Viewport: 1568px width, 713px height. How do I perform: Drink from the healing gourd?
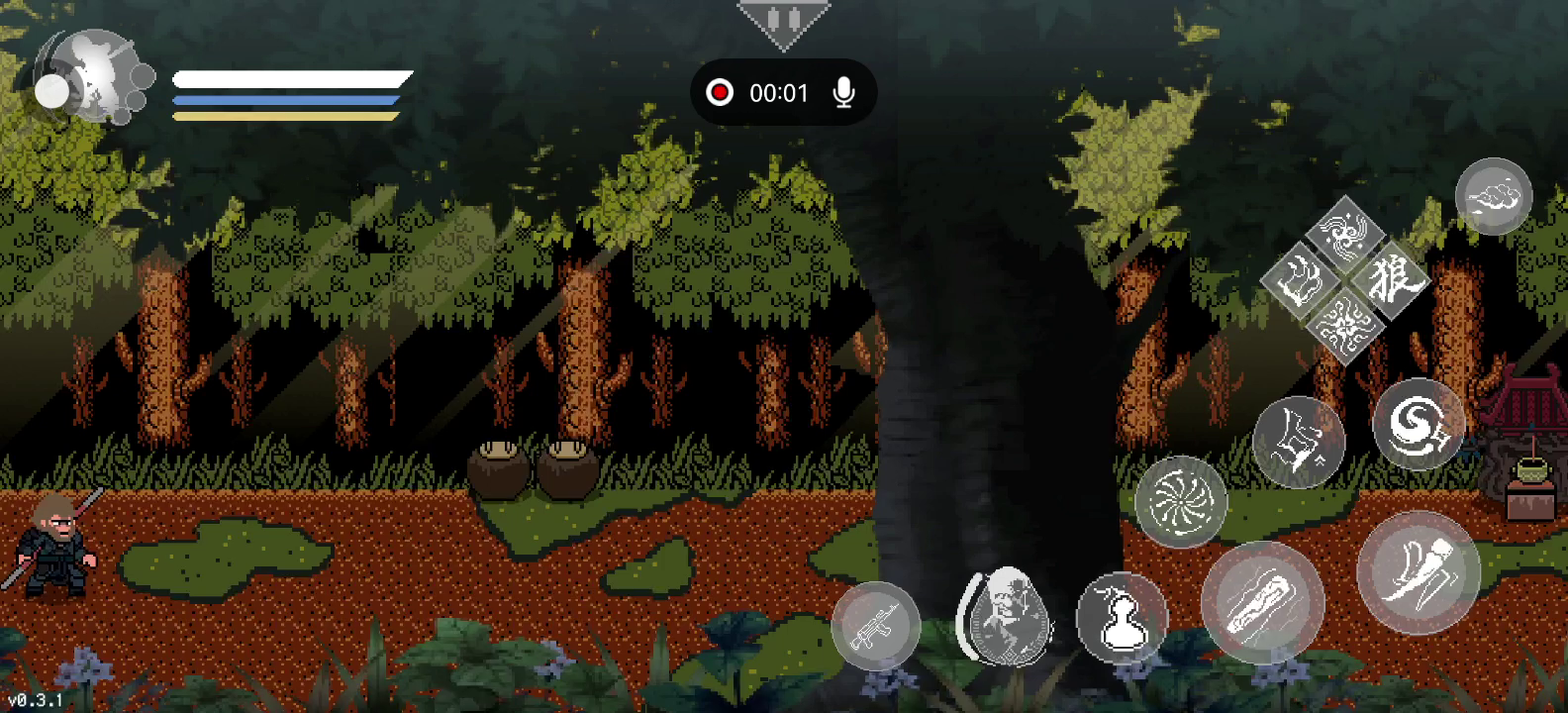1122,618
